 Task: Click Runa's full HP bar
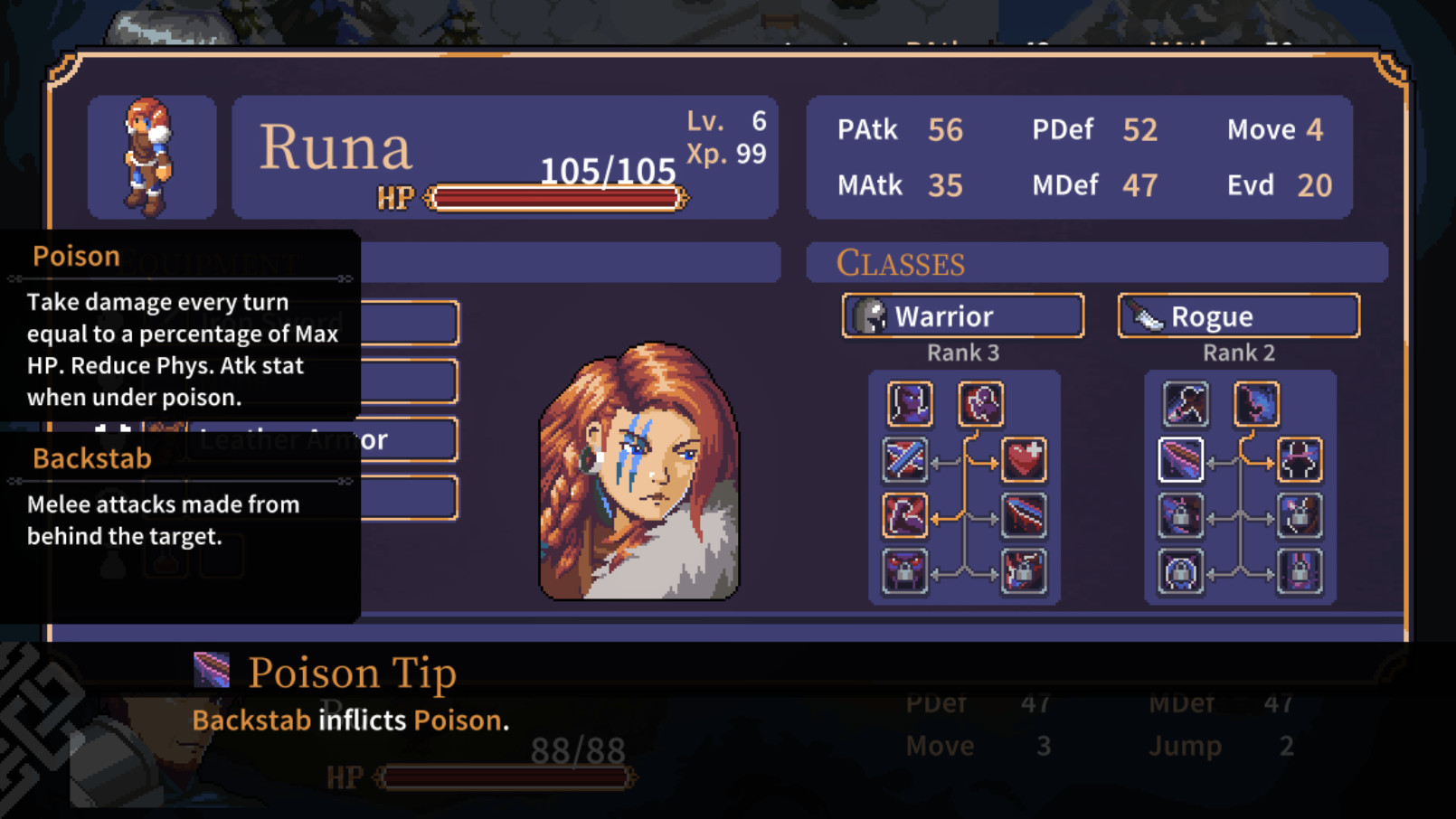(x=555, y=198)
